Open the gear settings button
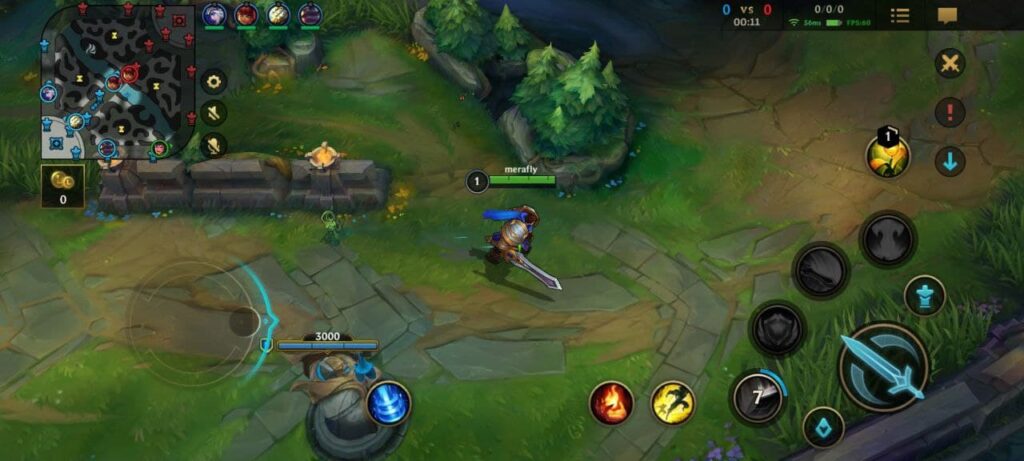This screenshot has height=461, width=1024. tap(214, 82)
